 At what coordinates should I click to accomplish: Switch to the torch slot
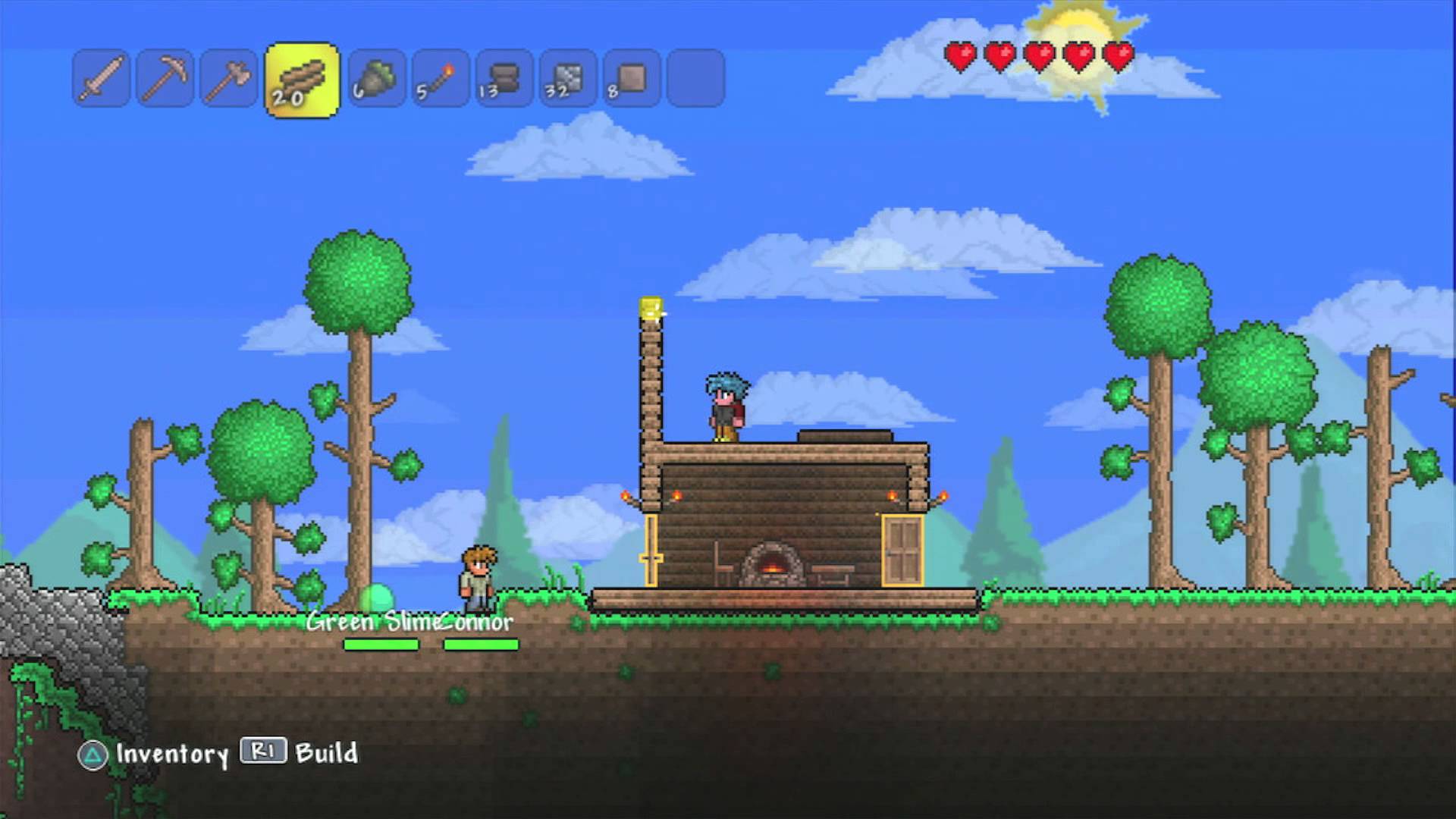pos(441,78)
